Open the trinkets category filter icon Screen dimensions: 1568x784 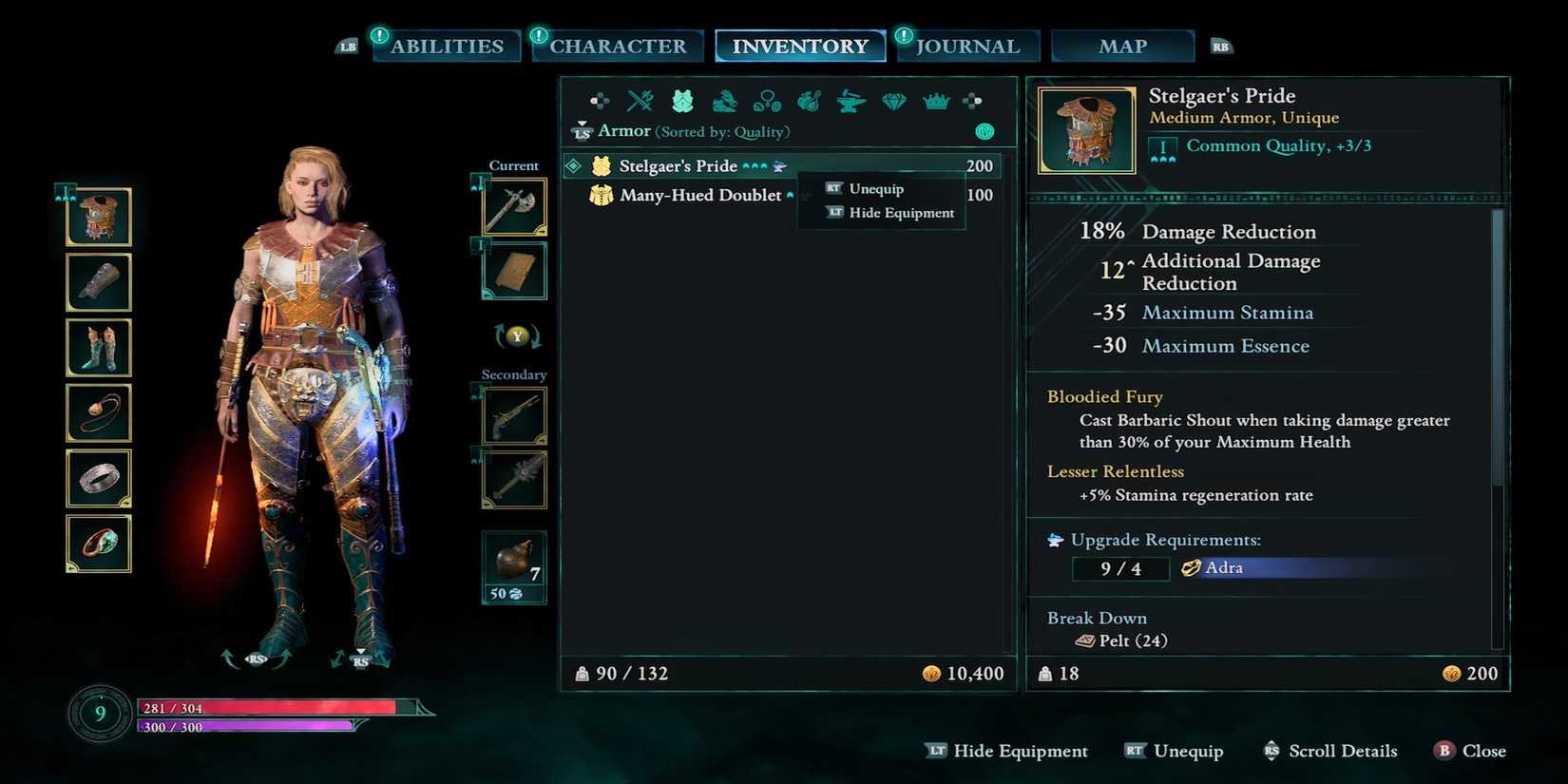point(766,100)
